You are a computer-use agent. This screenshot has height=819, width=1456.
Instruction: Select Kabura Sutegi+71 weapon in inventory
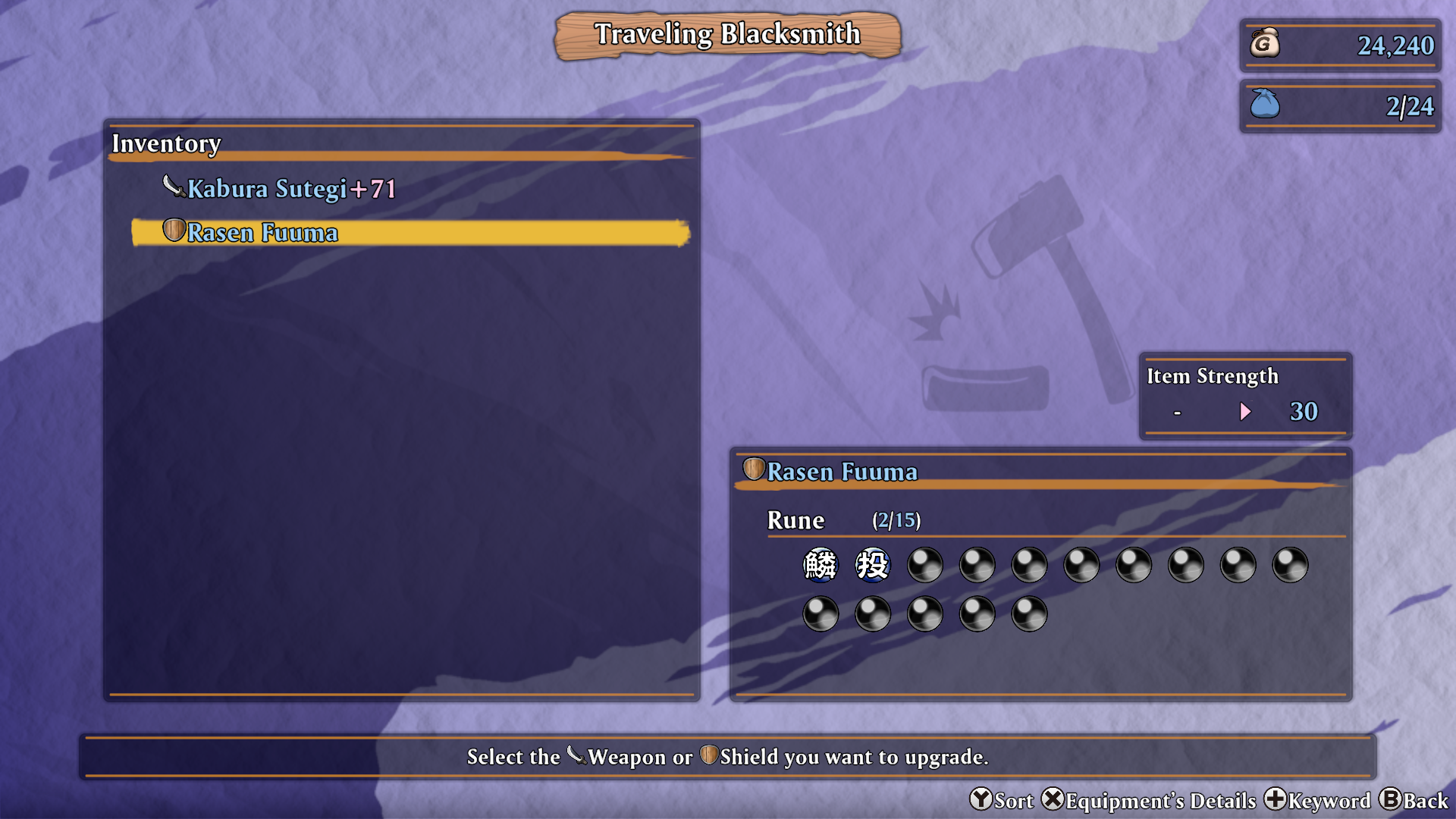(x=291, y=188)
